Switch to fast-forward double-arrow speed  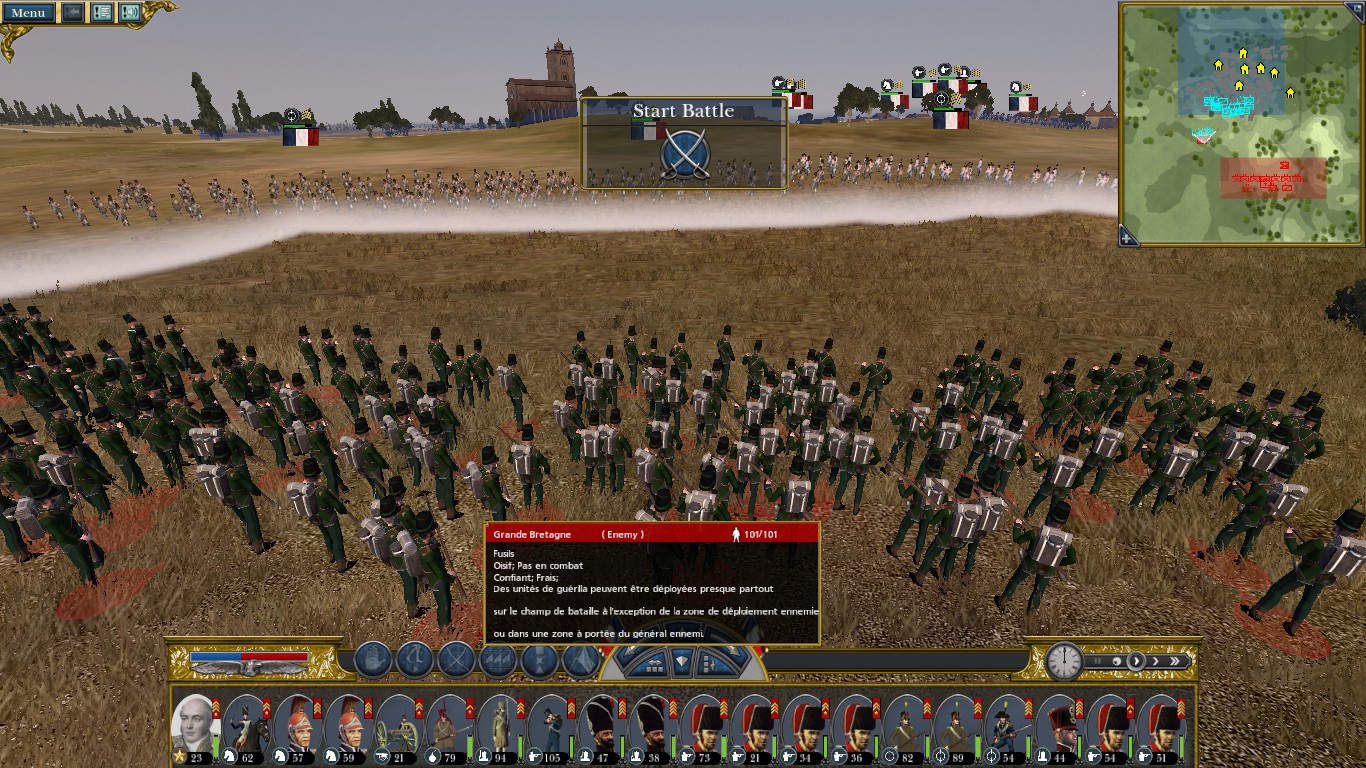1177,661
